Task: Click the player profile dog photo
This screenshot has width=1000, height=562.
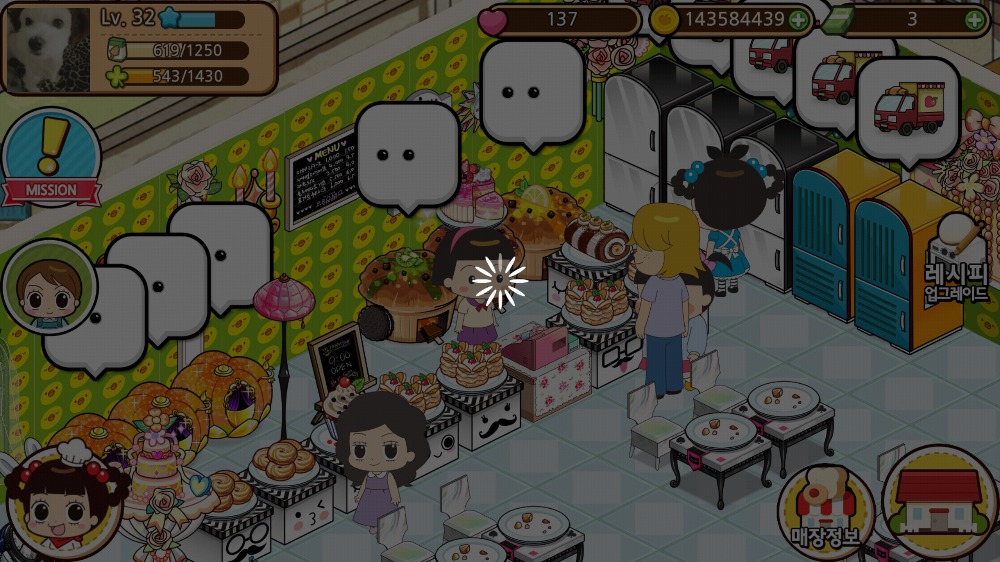Action: point(50,48)
